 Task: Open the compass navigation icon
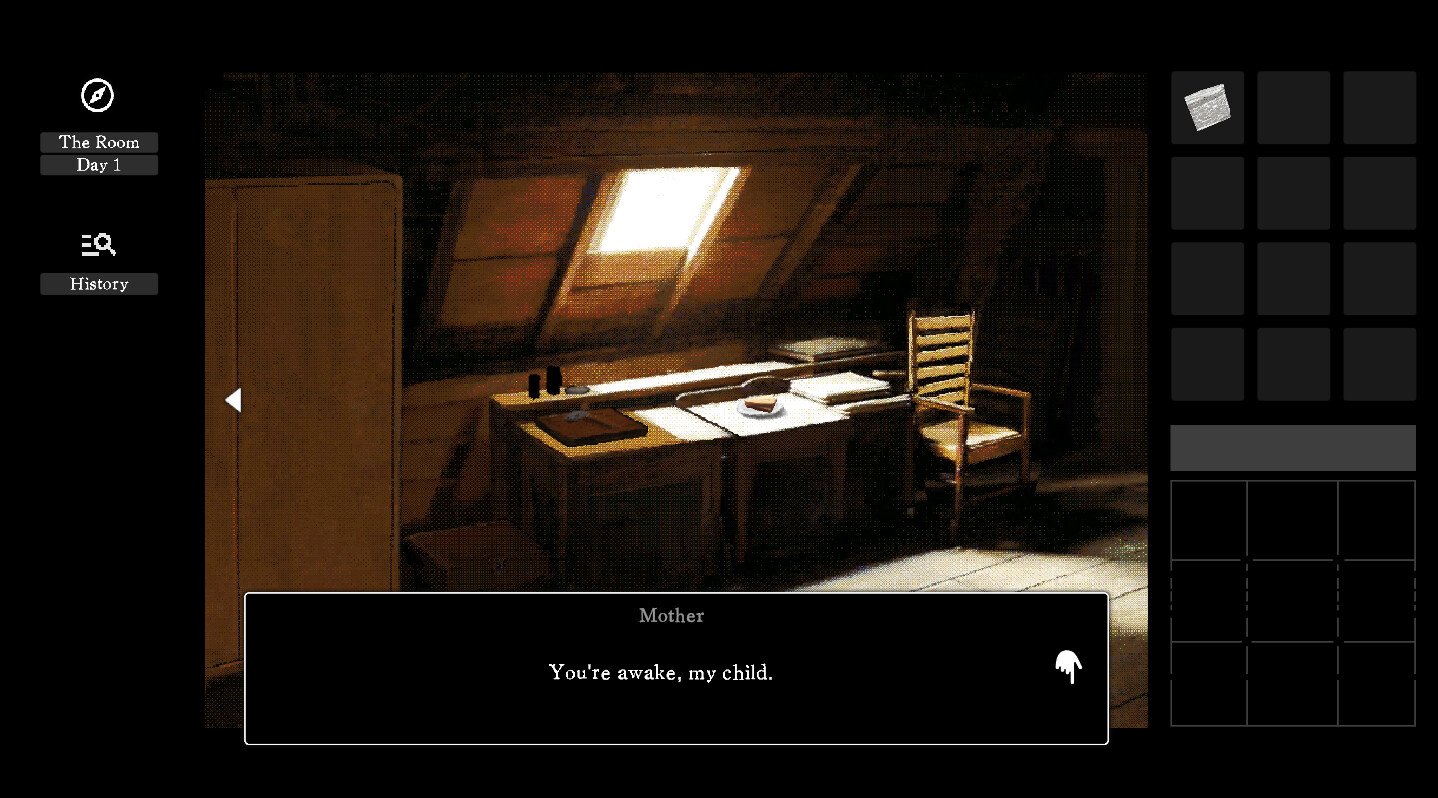pyautogui.click(x=97, y=96)
